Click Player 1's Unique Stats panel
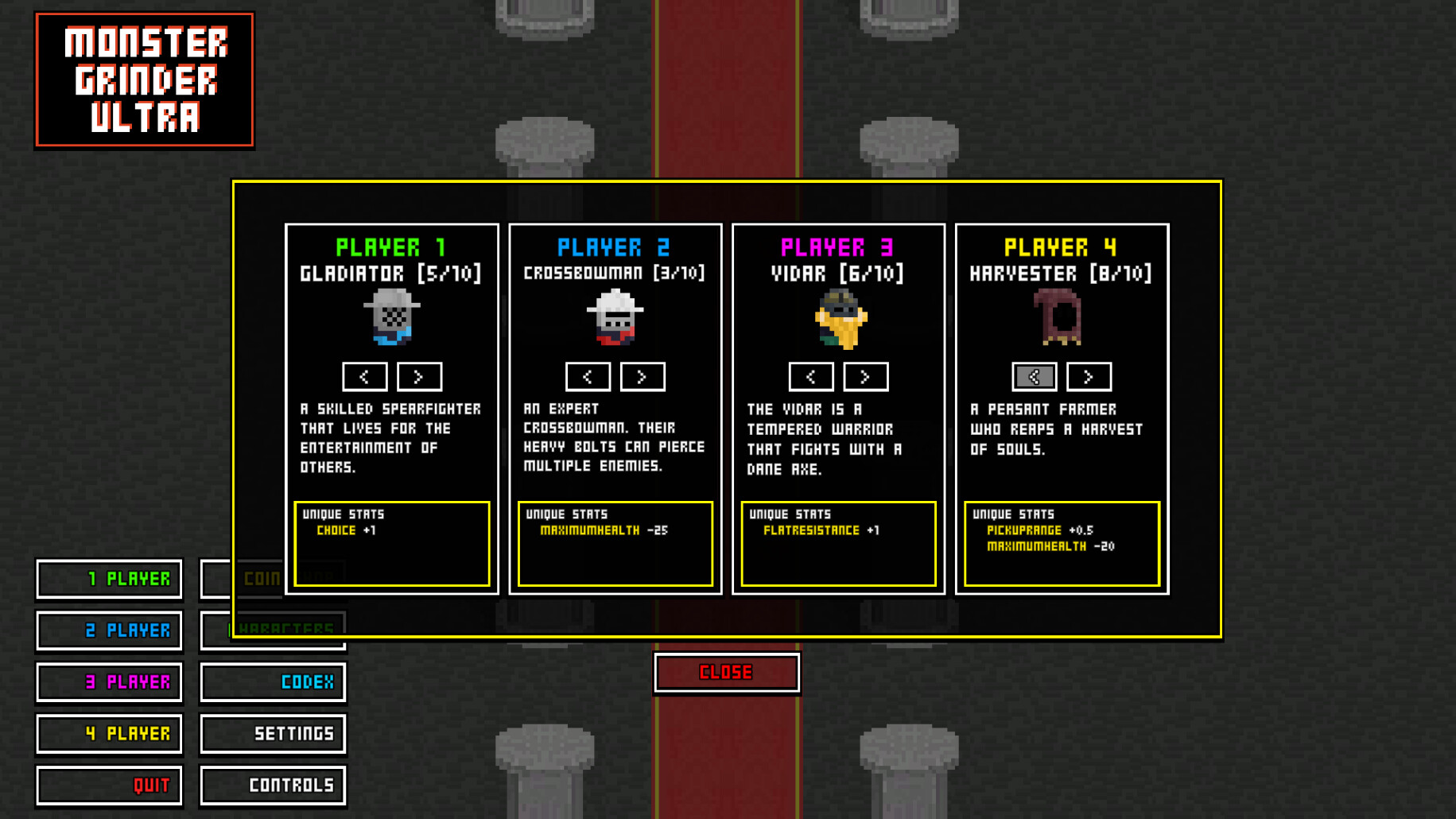This screenshot has width=1456, height=819. pyautogui.click(x=393, y=542)
